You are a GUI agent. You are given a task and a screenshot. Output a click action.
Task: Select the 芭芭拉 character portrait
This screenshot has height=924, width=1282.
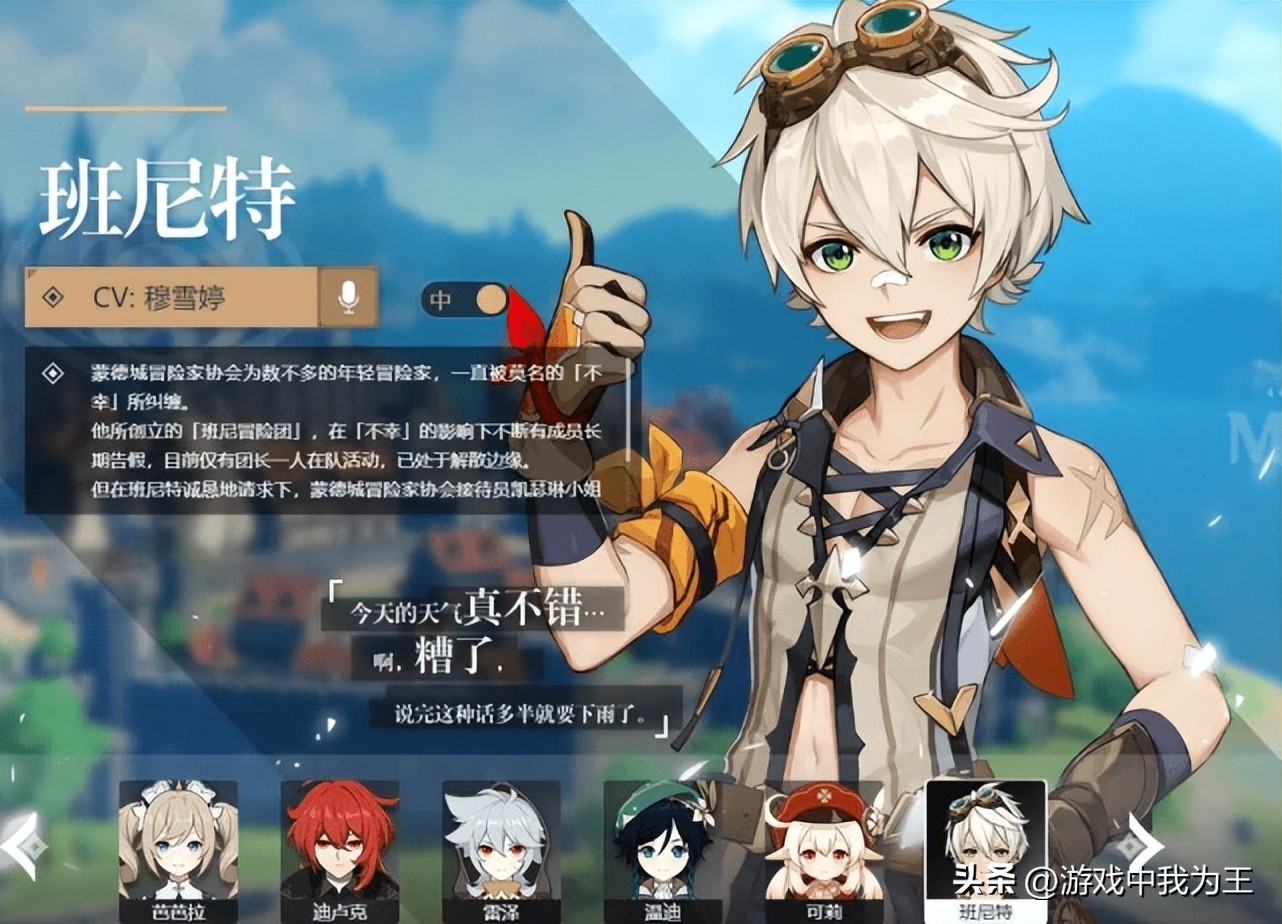point(178,848)
